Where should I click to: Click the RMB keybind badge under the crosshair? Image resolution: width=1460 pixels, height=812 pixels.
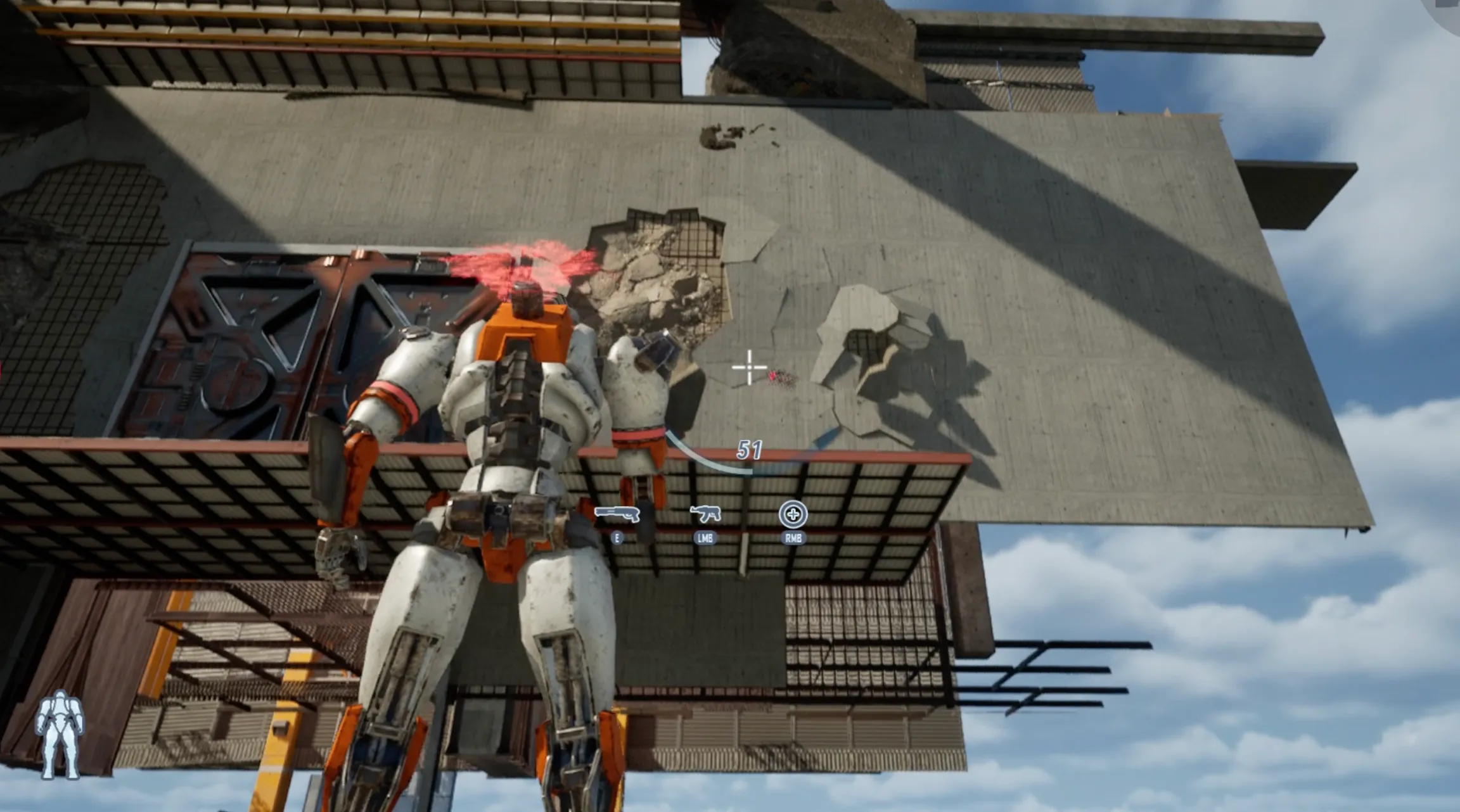point(792,538)
